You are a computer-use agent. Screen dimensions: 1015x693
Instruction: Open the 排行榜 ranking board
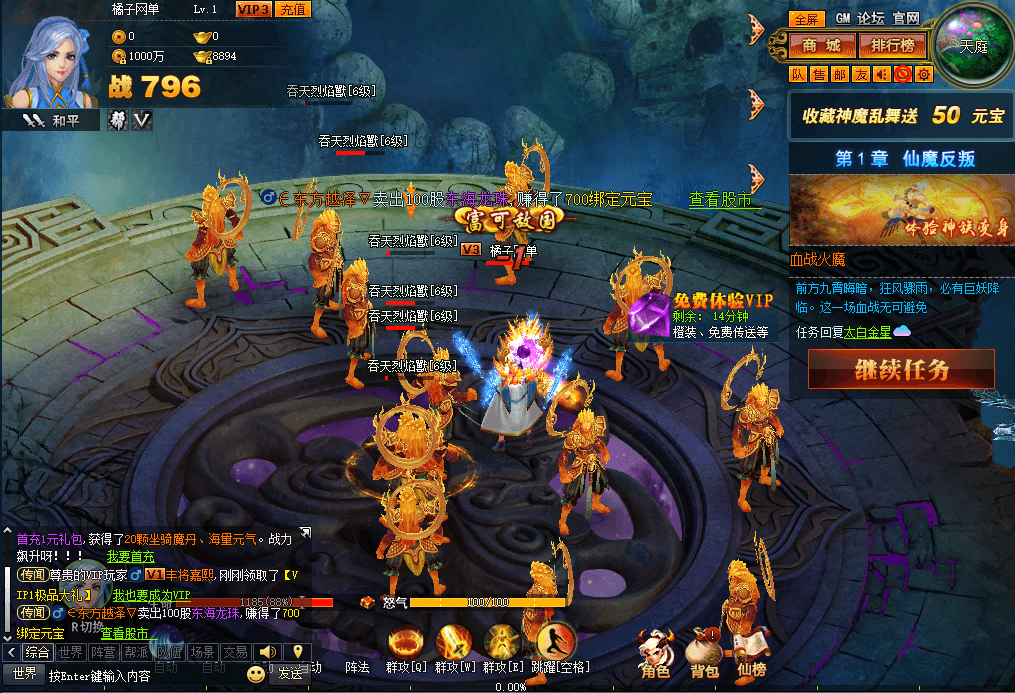coord(892,45)
